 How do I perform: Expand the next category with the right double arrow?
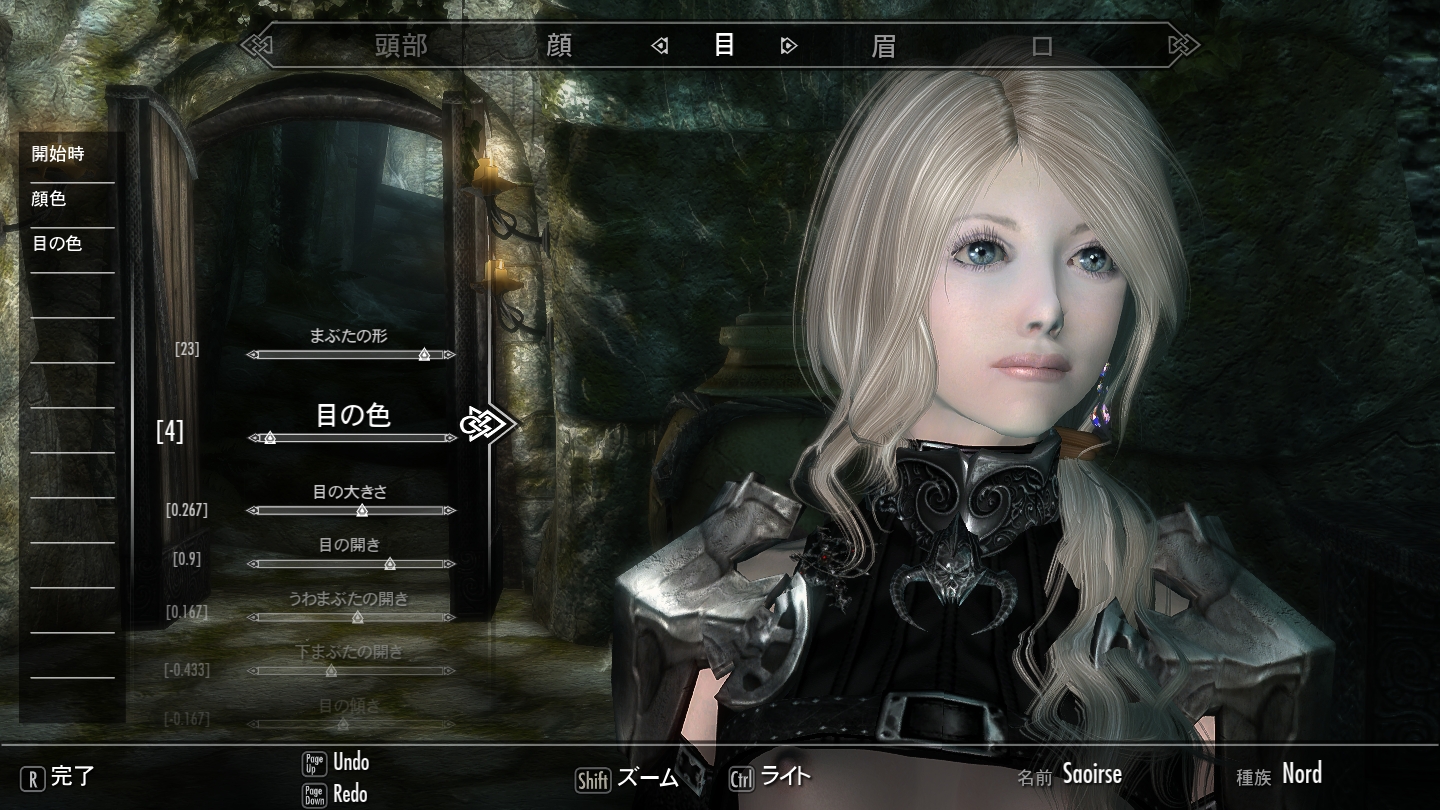click(1185, 45)
